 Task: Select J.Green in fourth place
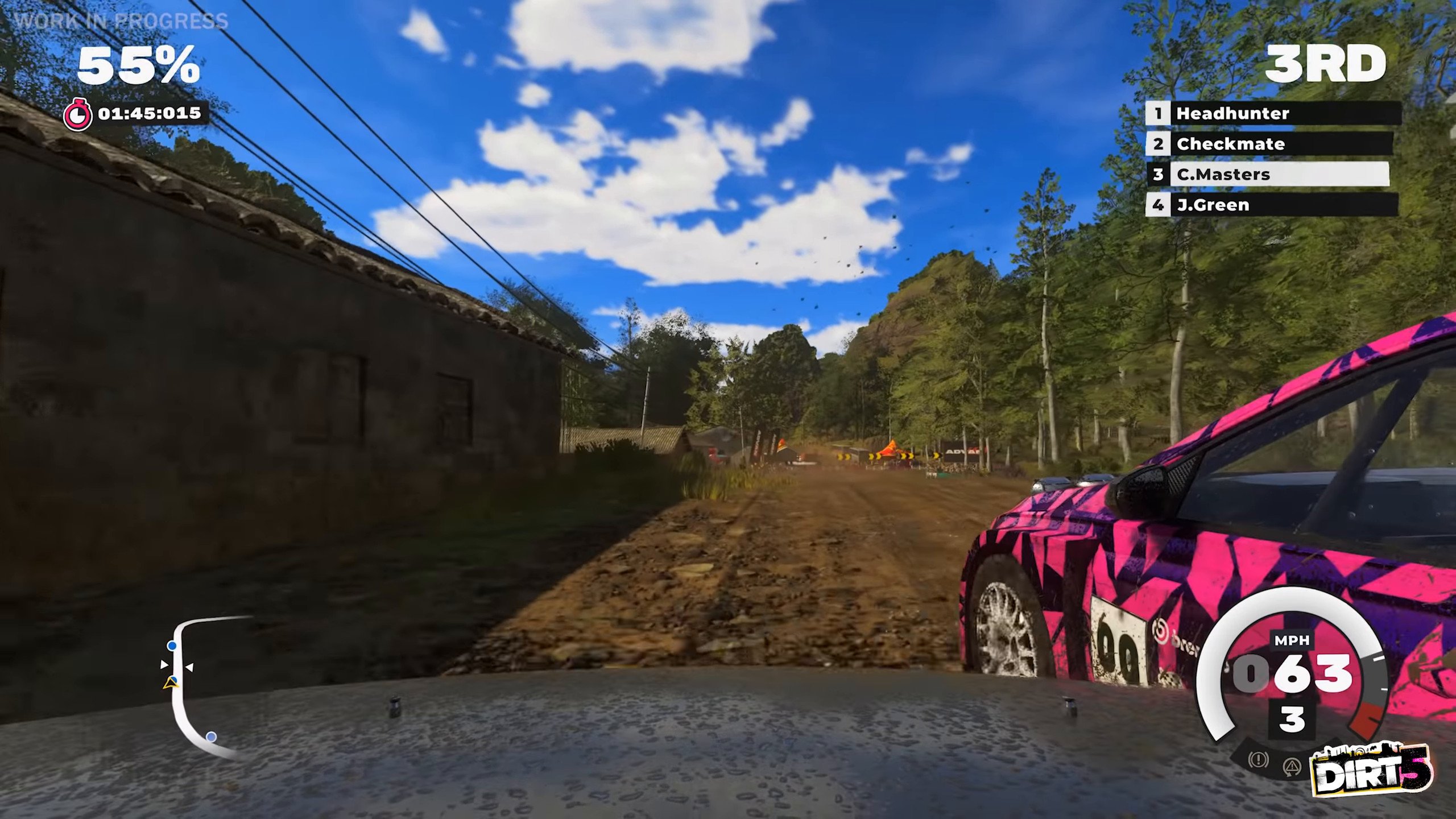(1271, 205)
